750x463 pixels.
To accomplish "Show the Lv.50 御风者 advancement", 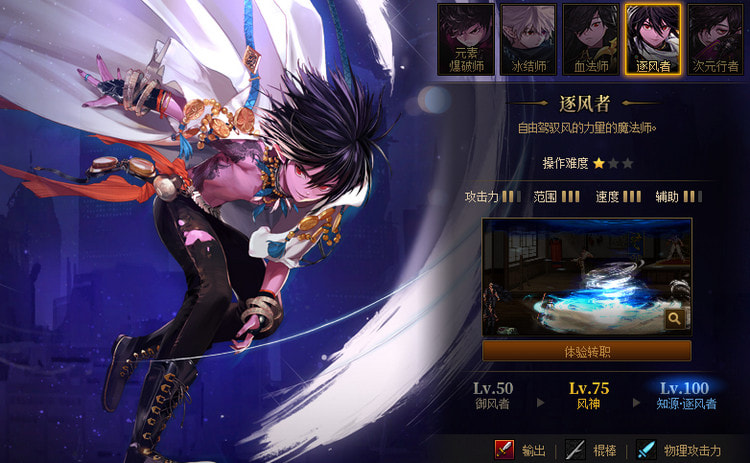I will click(493, 396).
